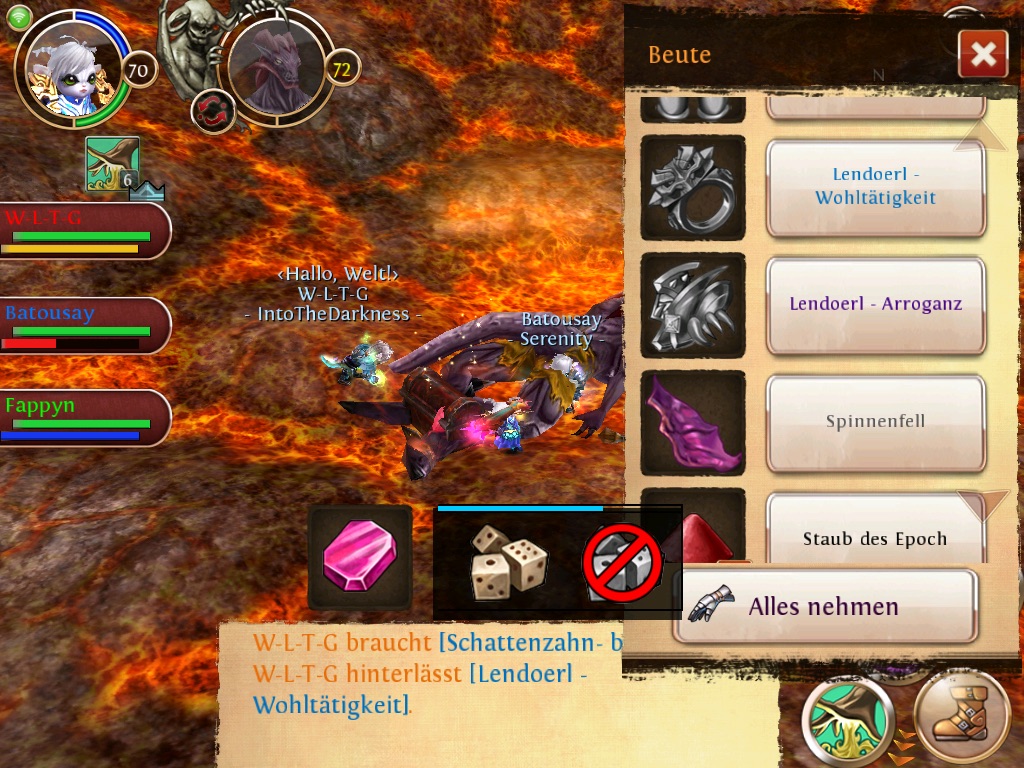Loot the Staub des Epoch entry
The image size is (1024, 768).
click(876, 538)
